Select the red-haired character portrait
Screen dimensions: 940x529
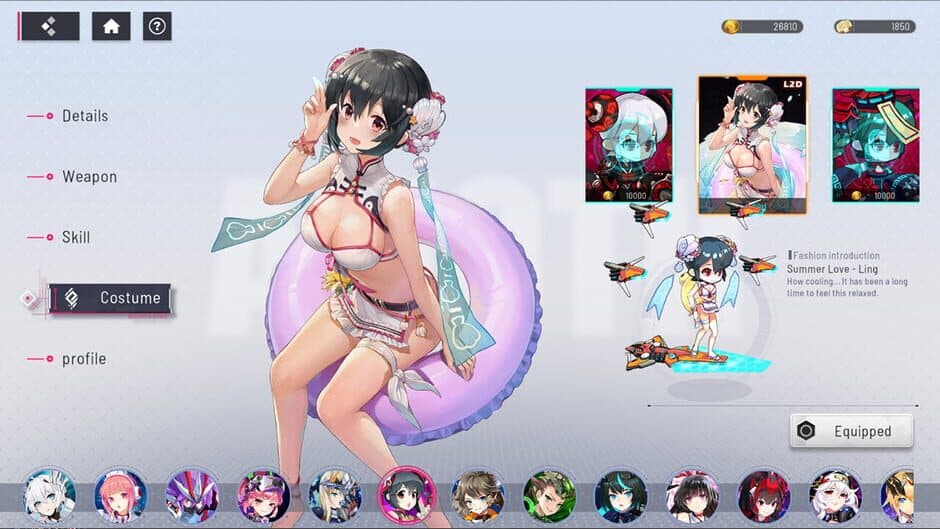[x=764, y=495]
